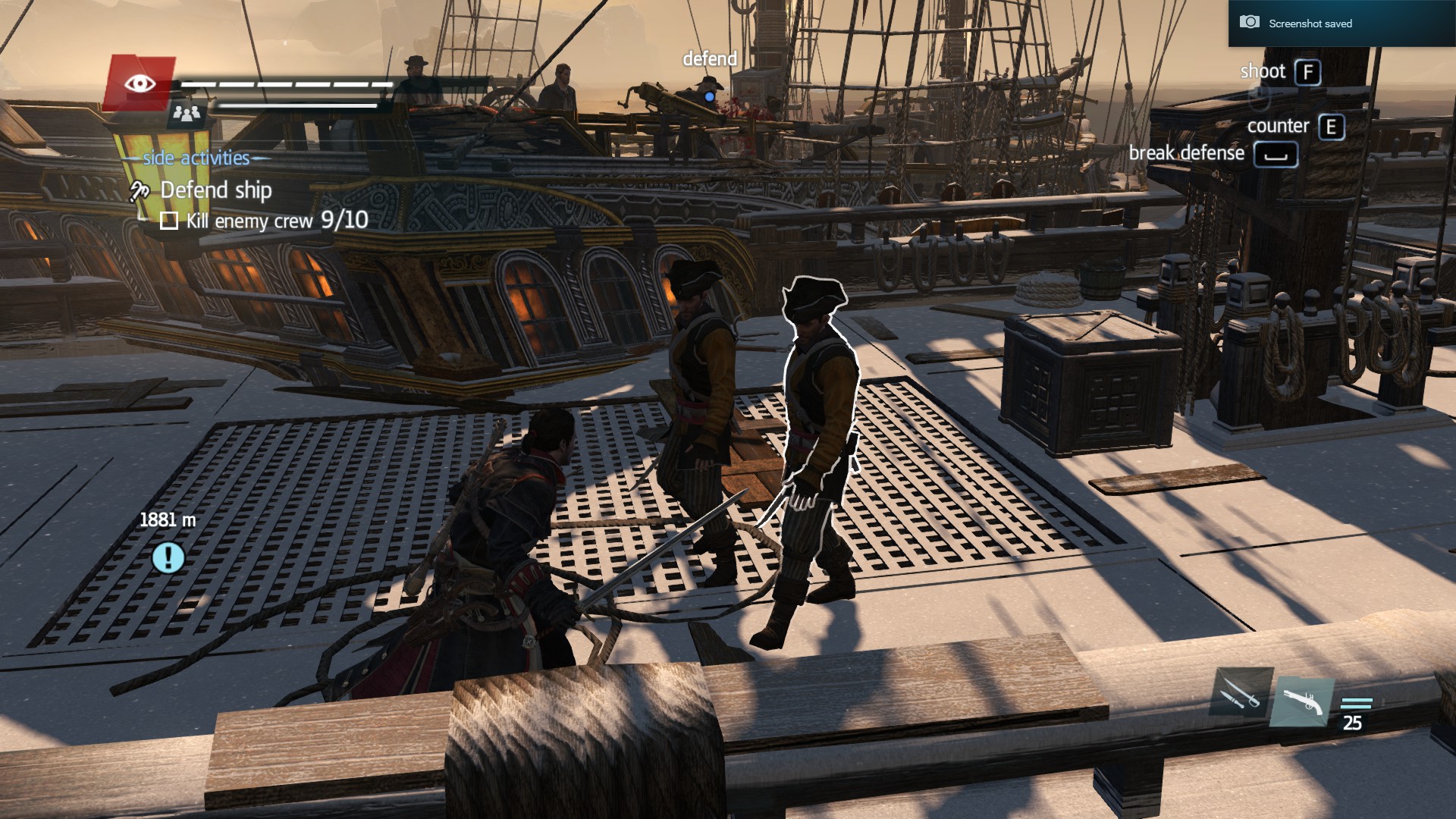Select the Defend ship objective

click(x=215, y=190)
